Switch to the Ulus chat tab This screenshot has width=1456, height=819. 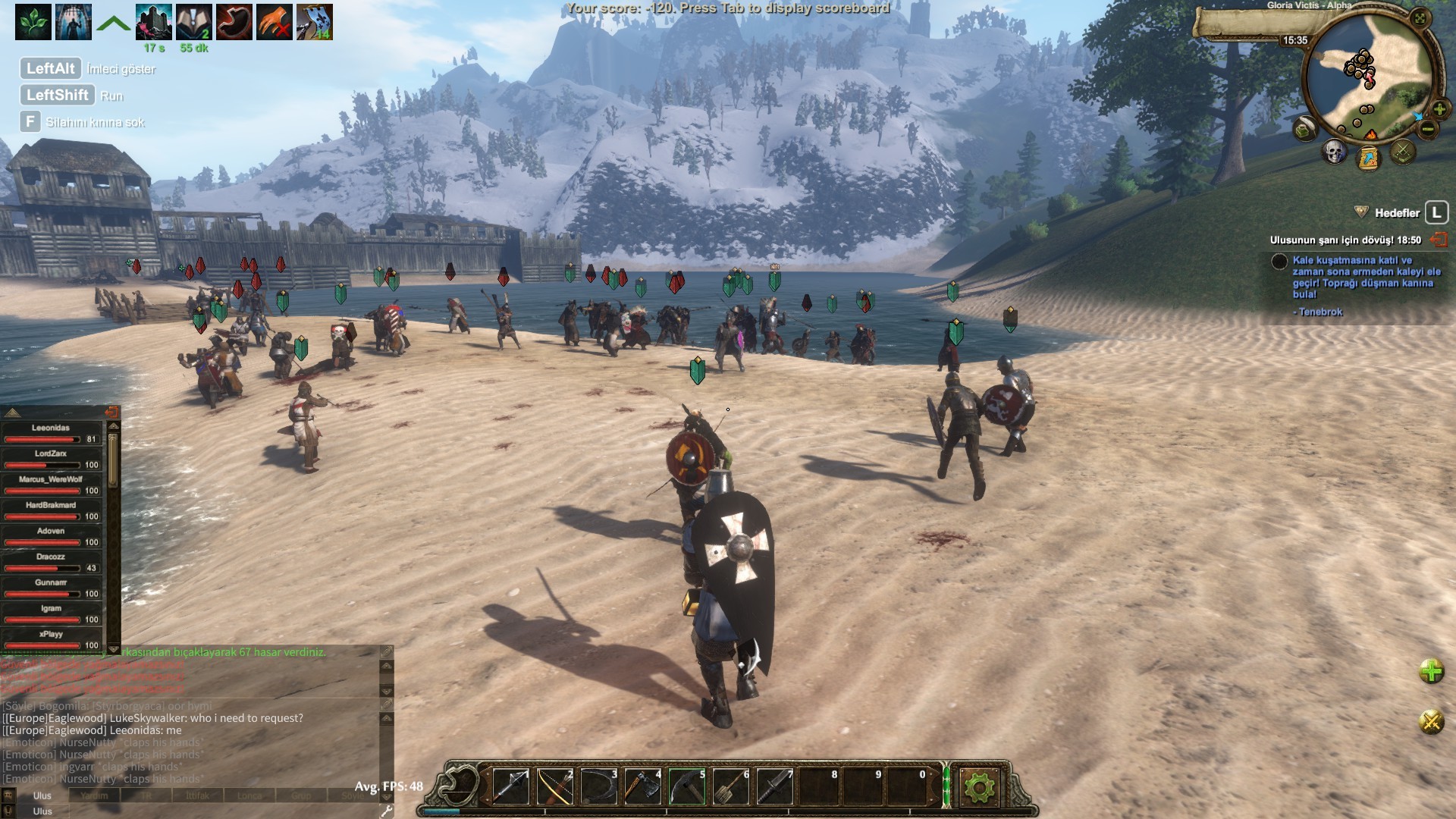click(x=42, y=795)
